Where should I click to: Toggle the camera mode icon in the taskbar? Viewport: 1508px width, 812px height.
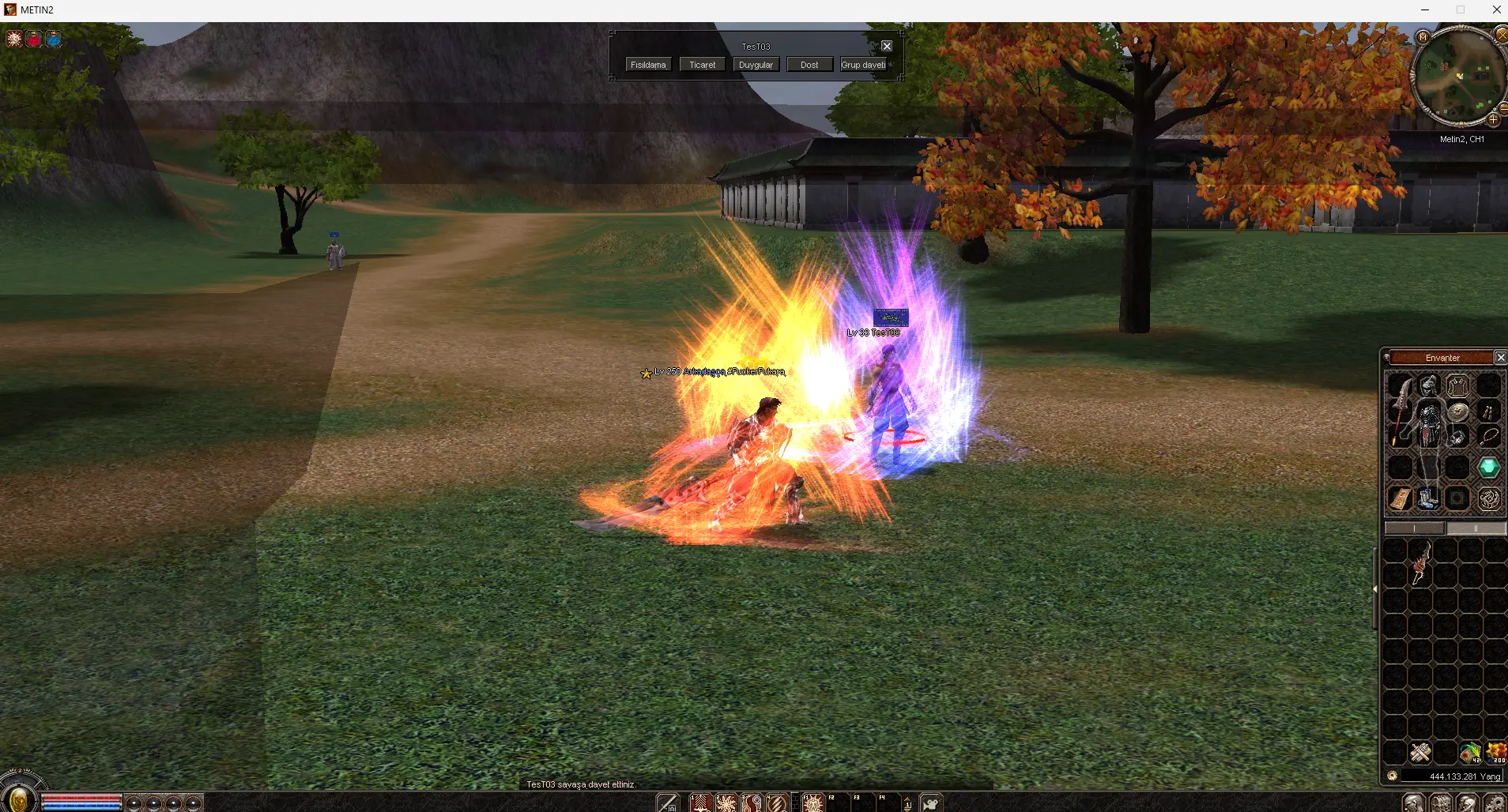pyautogui.click(x=931, y=803)
